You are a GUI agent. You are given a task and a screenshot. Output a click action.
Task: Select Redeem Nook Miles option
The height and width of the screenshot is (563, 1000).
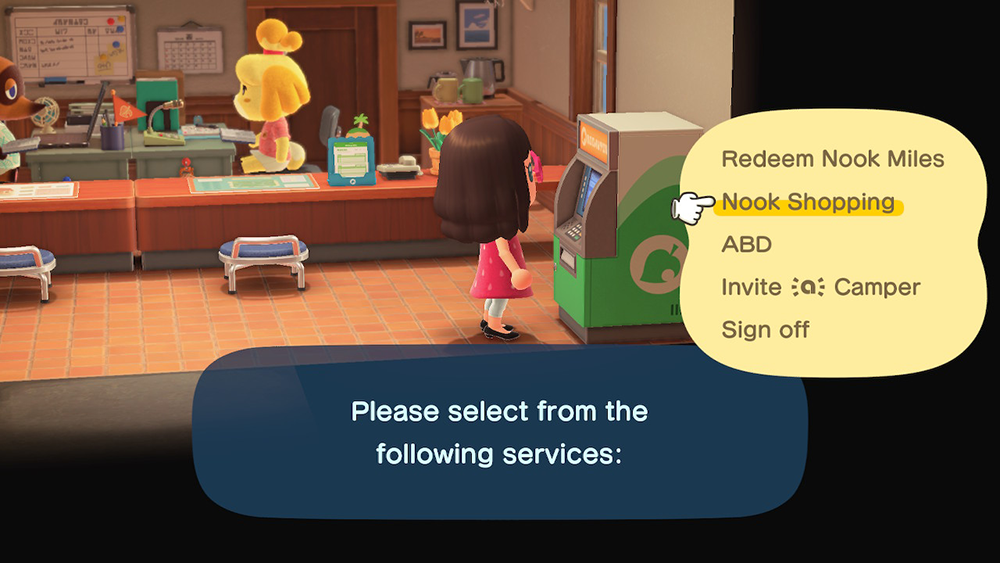(832, 159)
